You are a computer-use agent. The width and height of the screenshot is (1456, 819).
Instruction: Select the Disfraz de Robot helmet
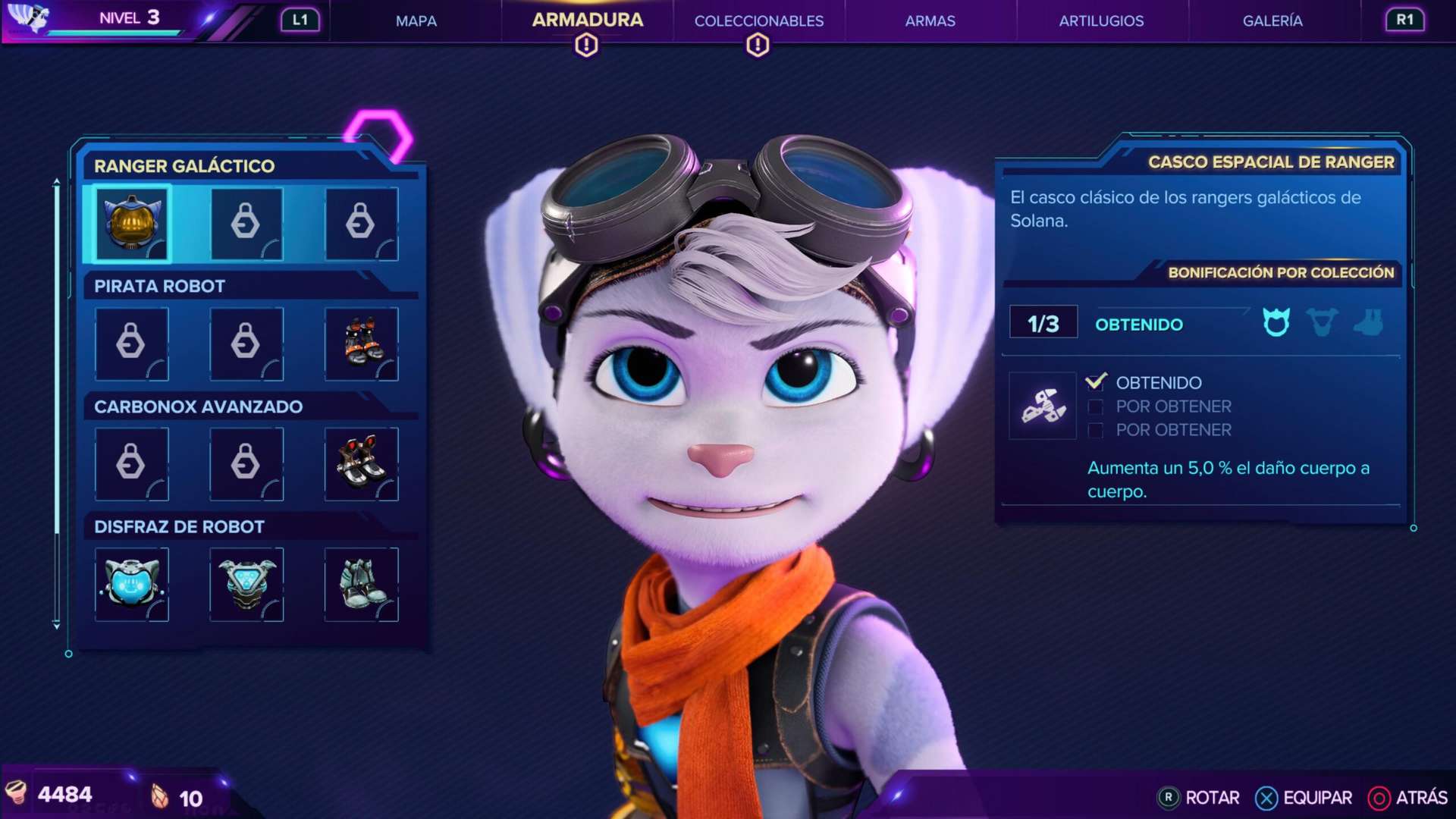pyautogui.click(x=132, y=584)
